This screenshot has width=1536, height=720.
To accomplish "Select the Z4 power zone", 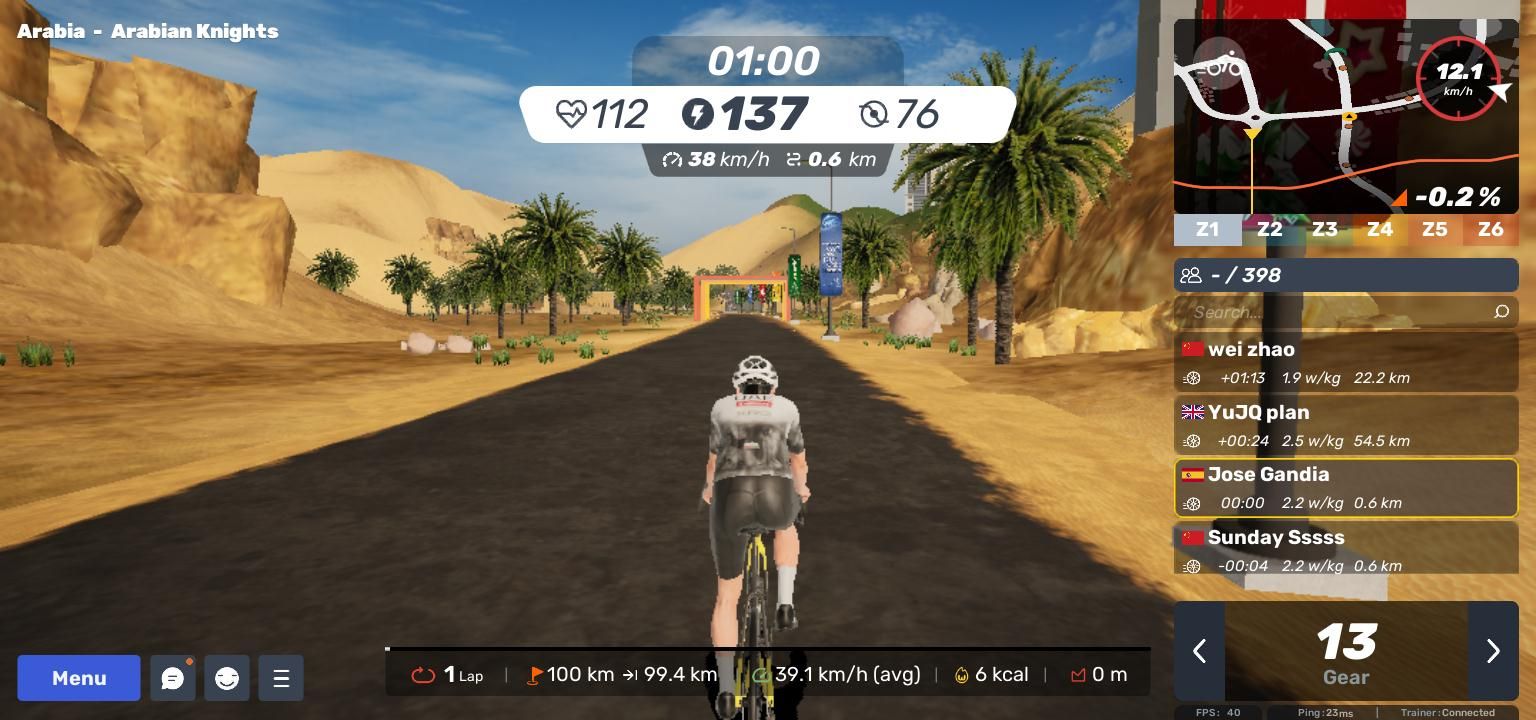I will click(1379, 230).
